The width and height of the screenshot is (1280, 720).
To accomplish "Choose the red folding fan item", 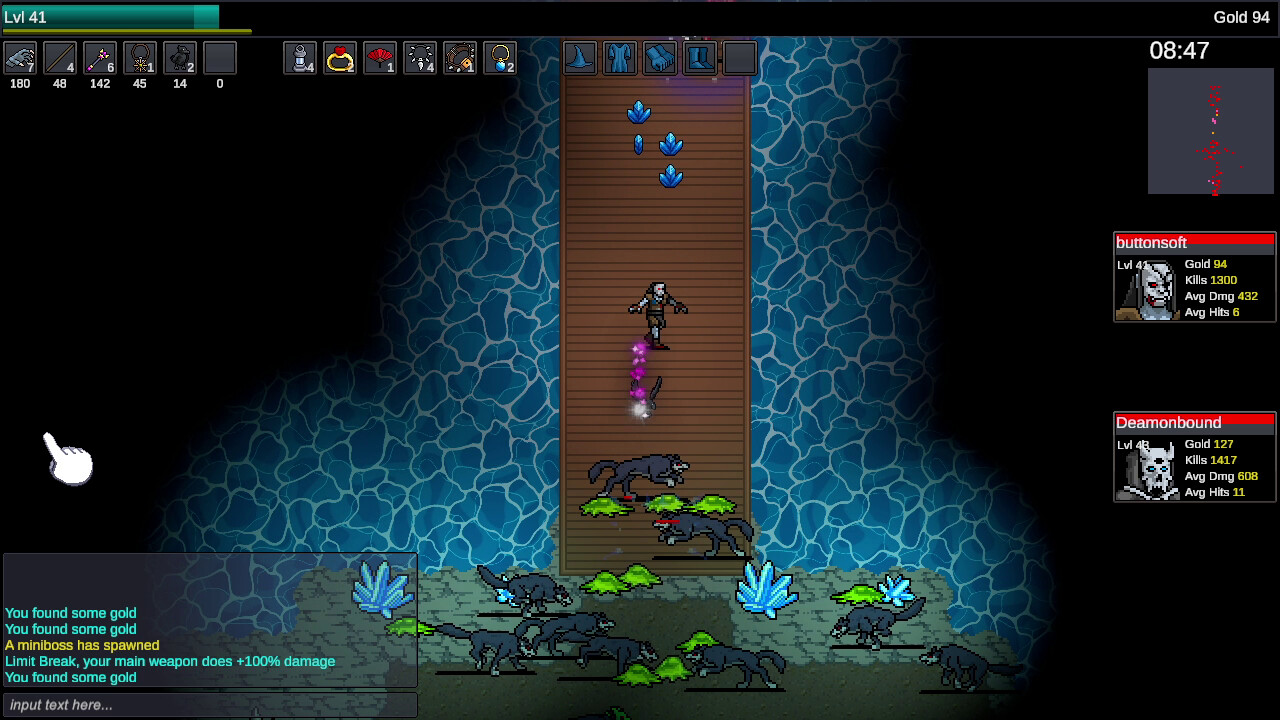I will (x=380, y=59).
